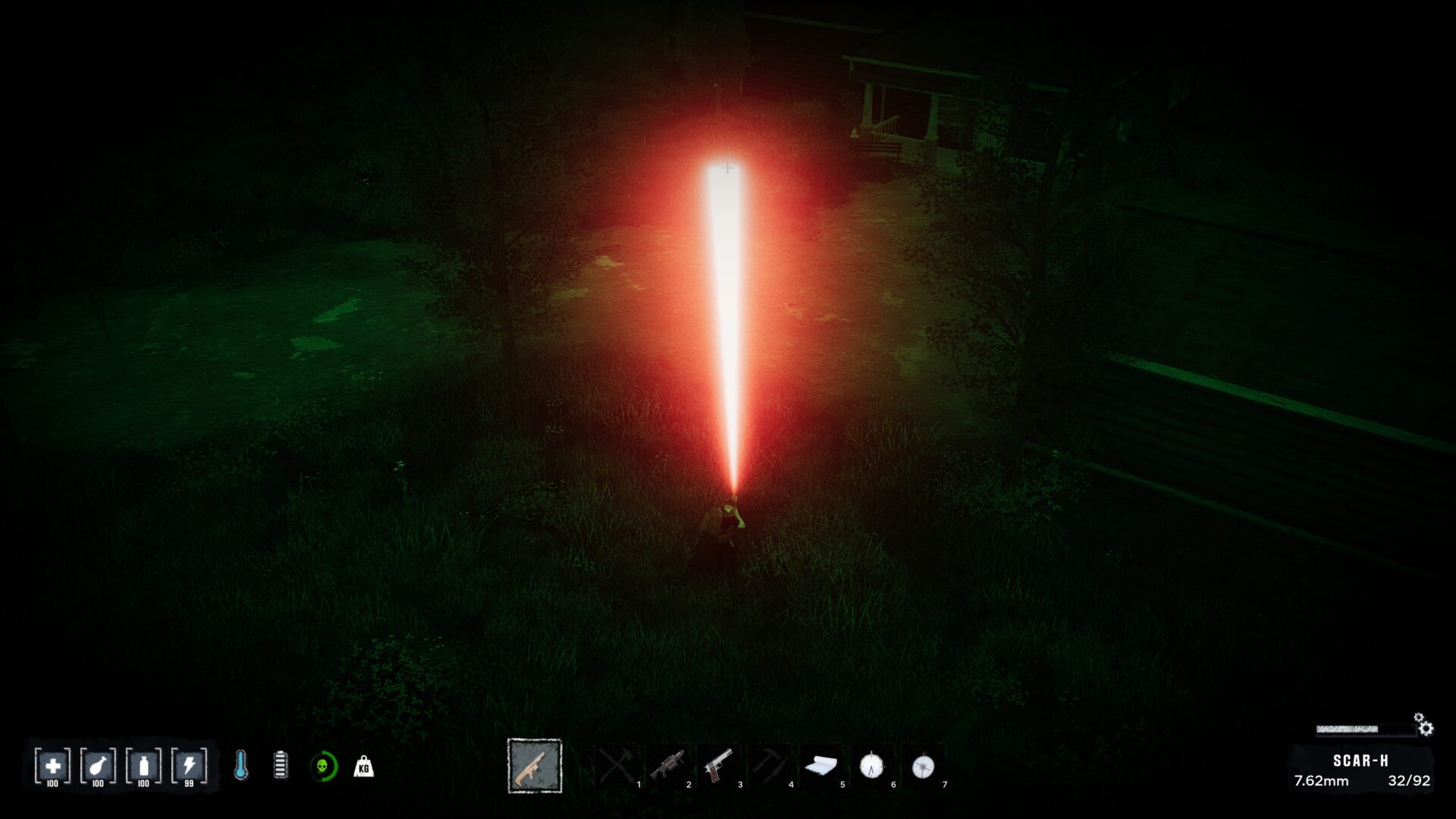Use the bandage roll in slot 5
Screen dimensions: 1456x819
(x=821, y=766)
